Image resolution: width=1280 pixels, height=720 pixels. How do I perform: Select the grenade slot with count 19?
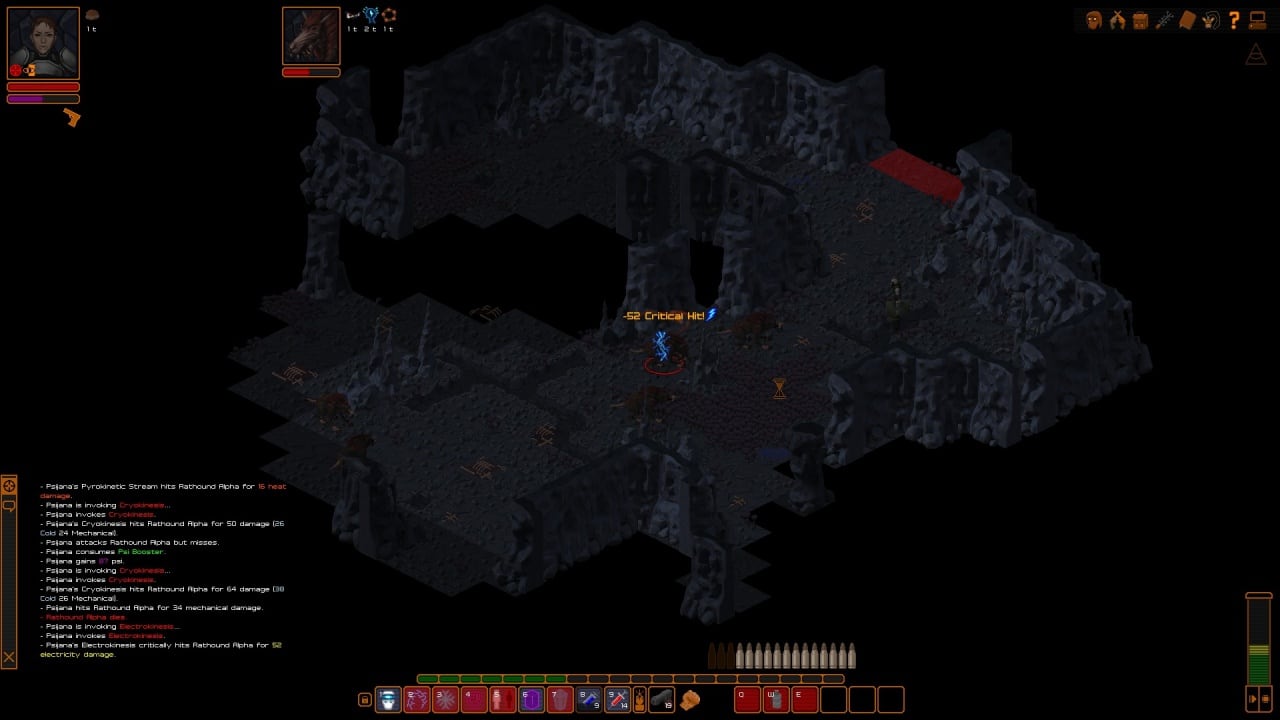662,700
